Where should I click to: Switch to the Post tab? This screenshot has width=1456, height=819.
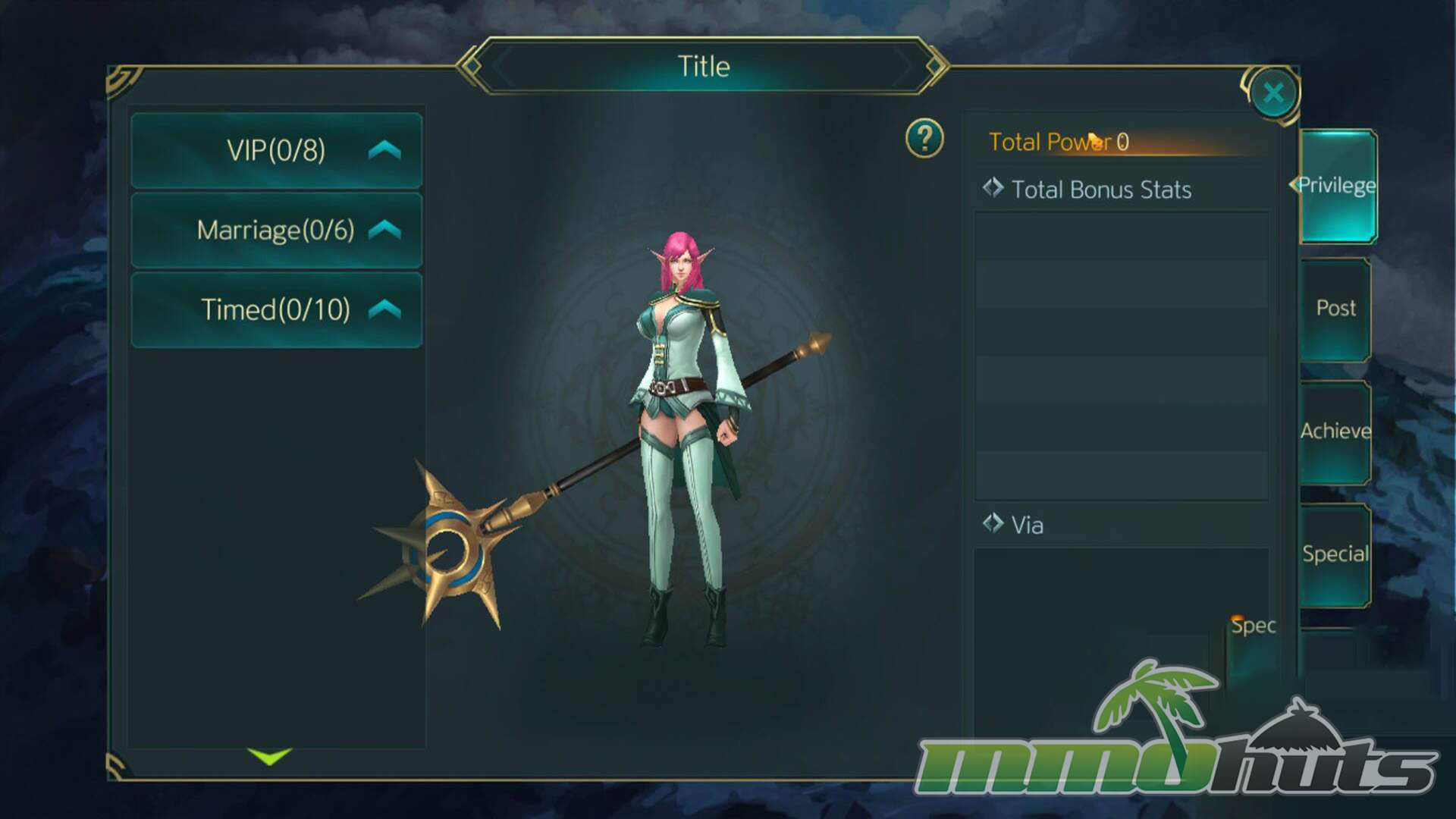(1335, 309)
